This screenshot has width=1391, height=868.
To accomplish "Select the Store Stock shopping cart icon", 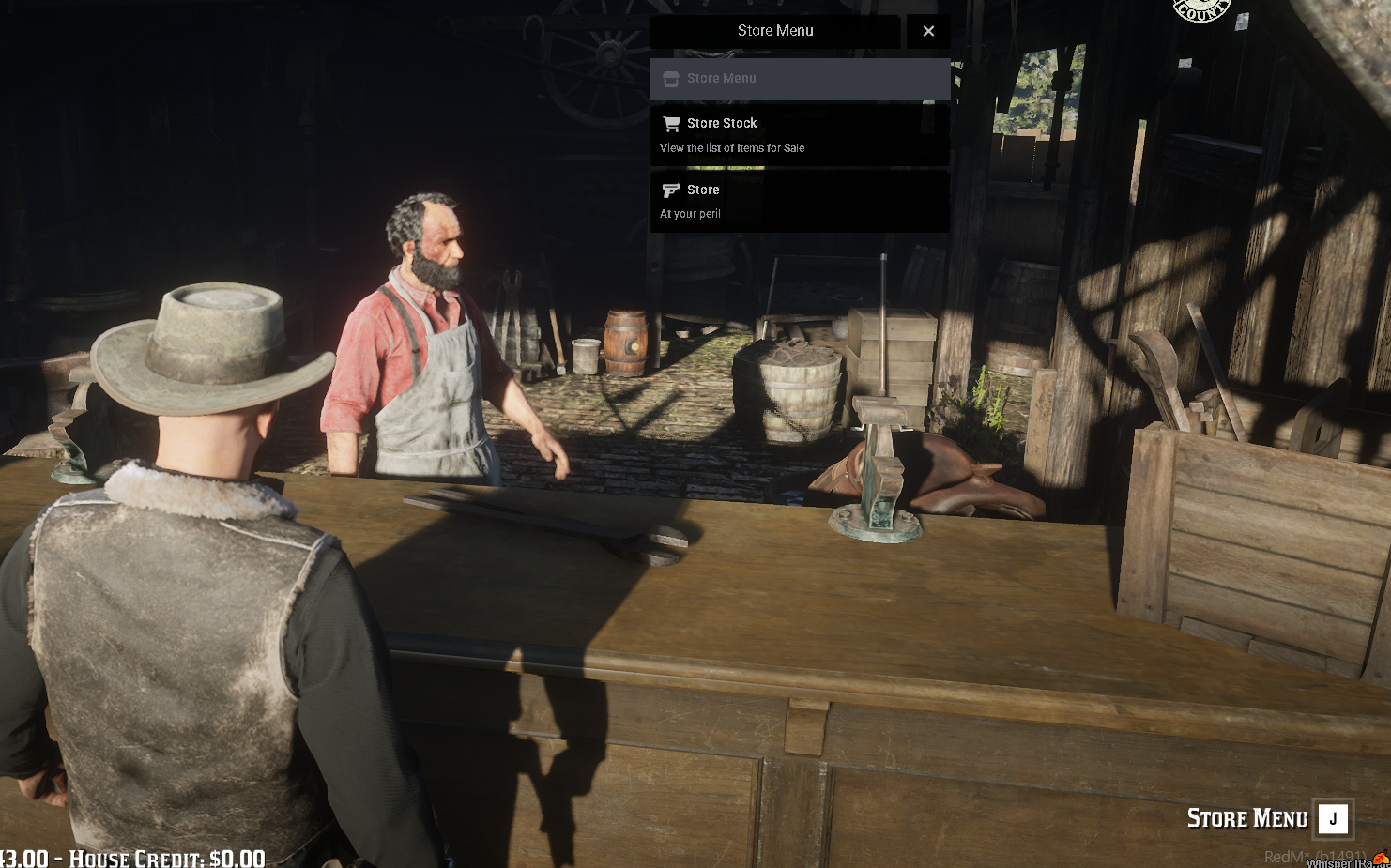I will [671, 123].
